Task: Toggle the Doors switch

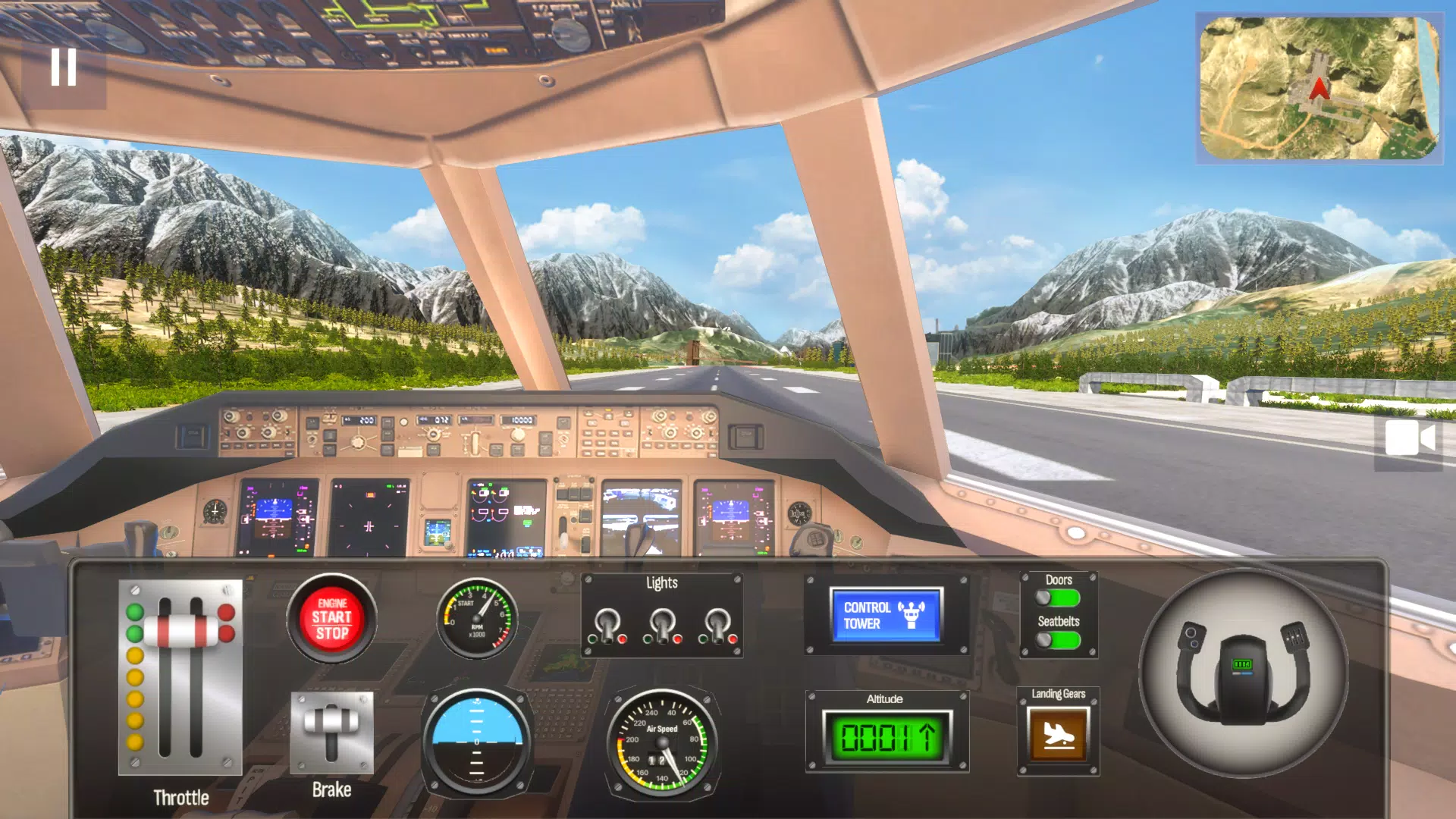Action: pos(1059,598)
